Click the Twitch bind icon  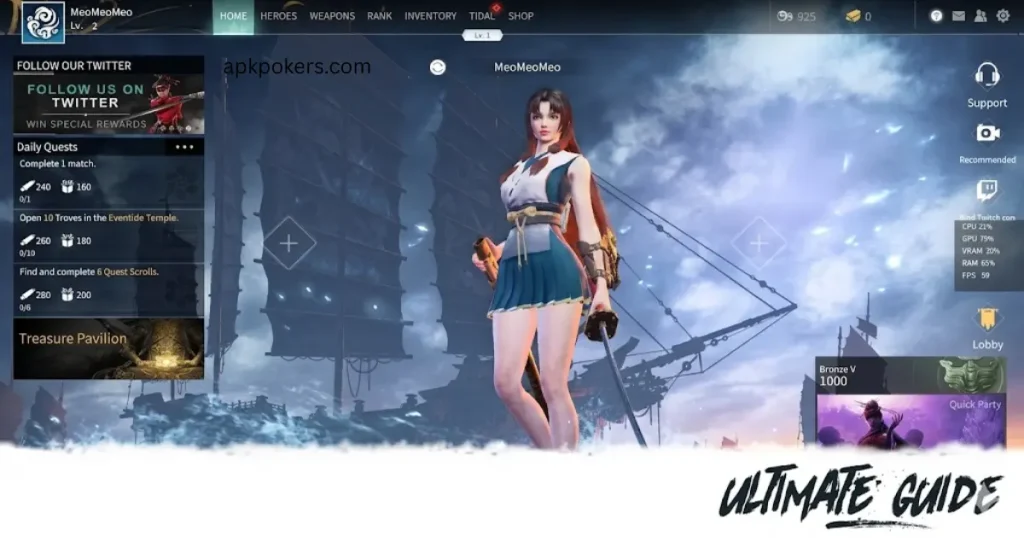click(987, 191)
